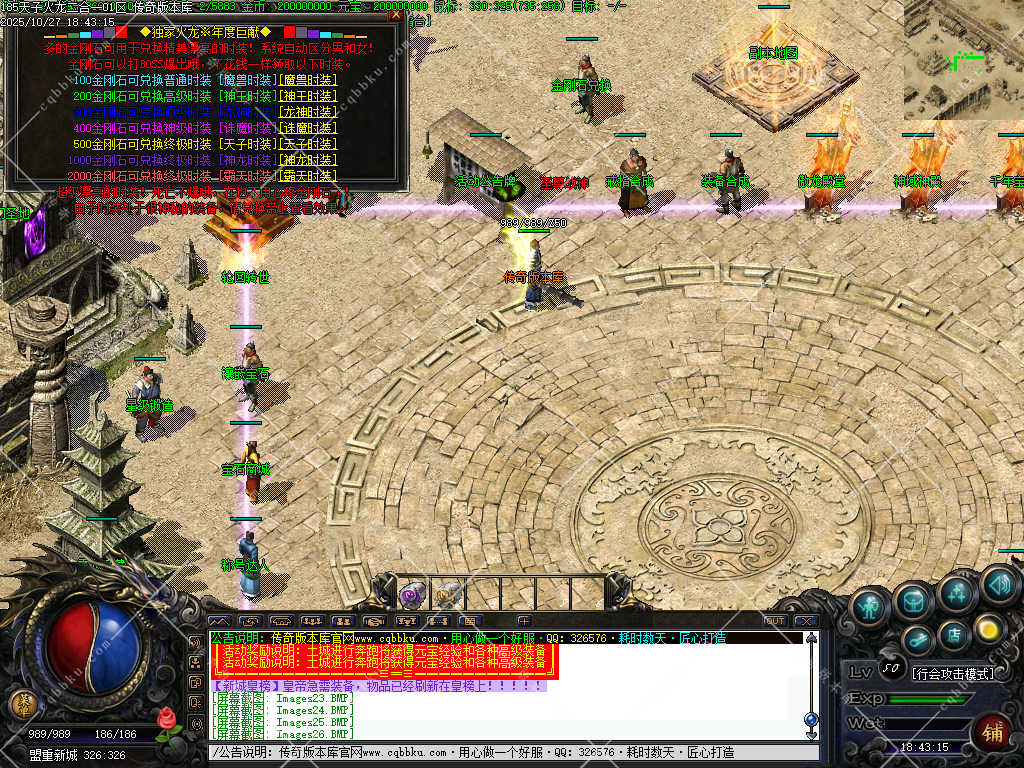Close the costume exchange dialog
The width and height of the screenshot is (1024, 768).
point(396,16)
